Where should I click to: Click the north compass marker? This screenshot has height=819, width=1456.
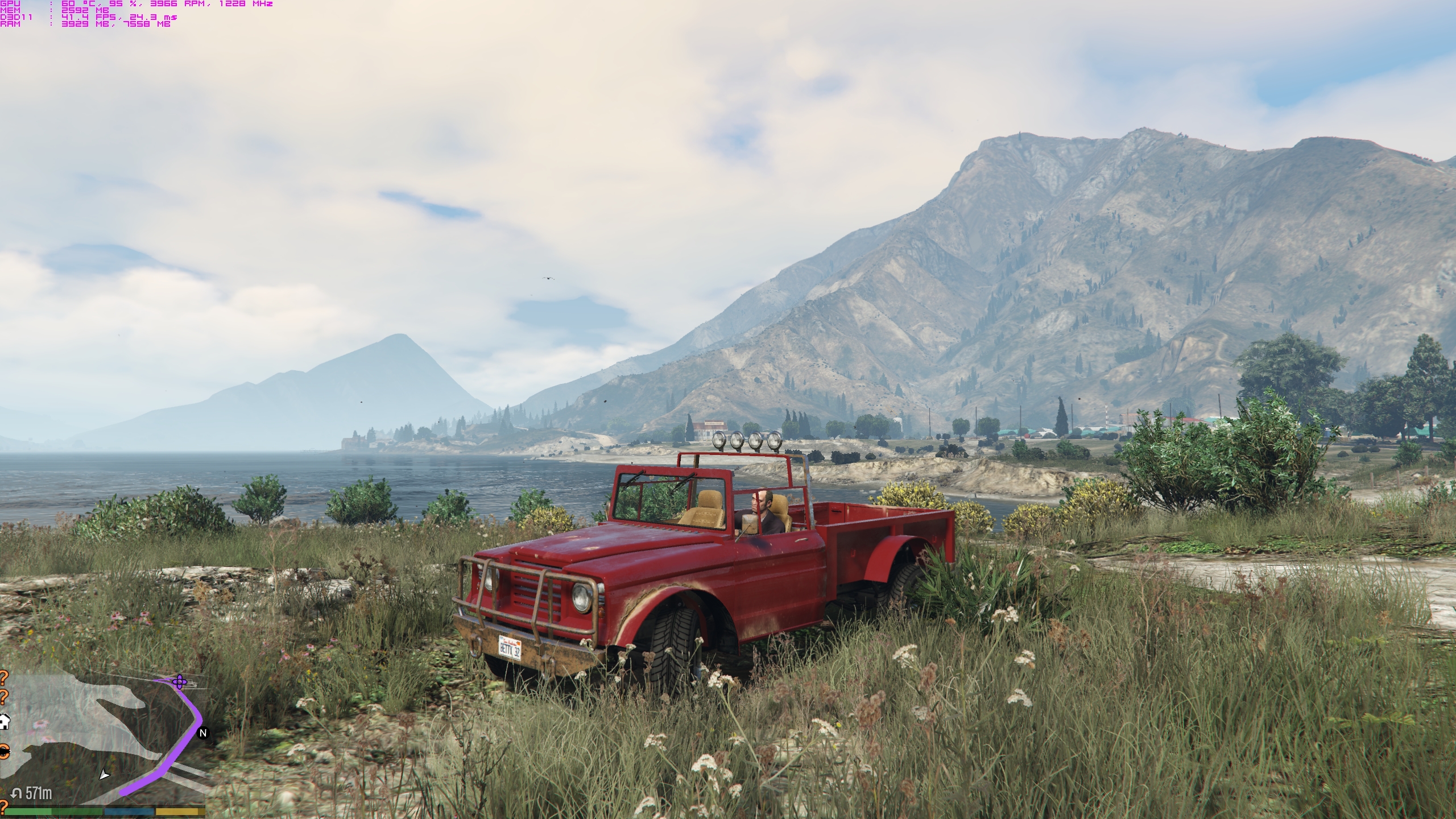pyautogui.click(x=203, y=733)
